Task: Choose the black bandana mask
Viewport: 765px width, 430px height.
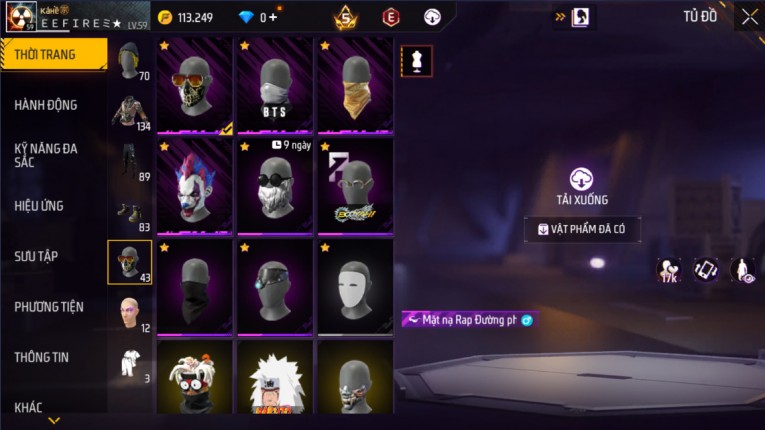Action: point(194,287)
